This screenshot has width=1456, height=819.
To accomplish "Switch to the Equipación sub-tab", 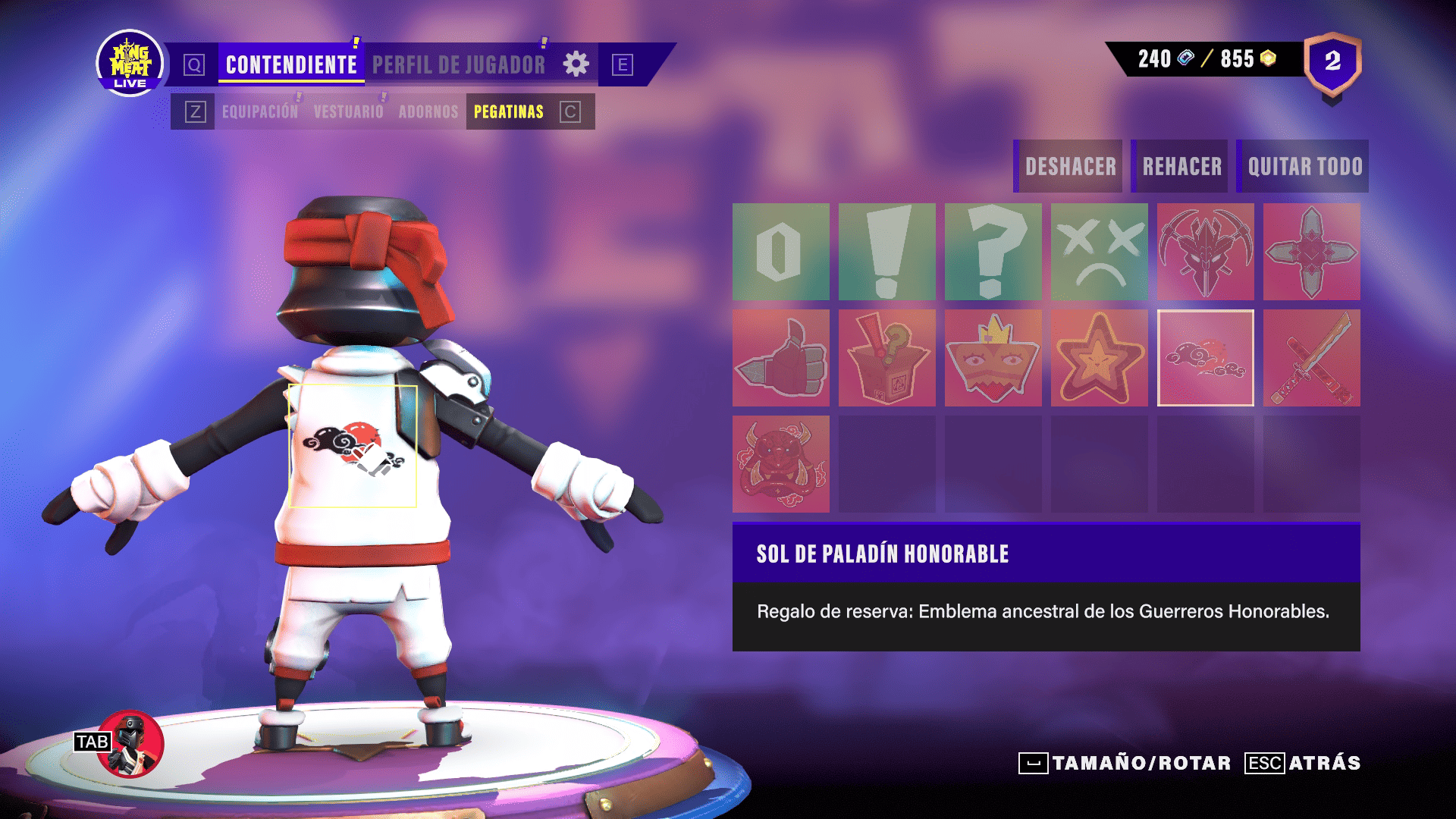I will click(x=260, y=112).
